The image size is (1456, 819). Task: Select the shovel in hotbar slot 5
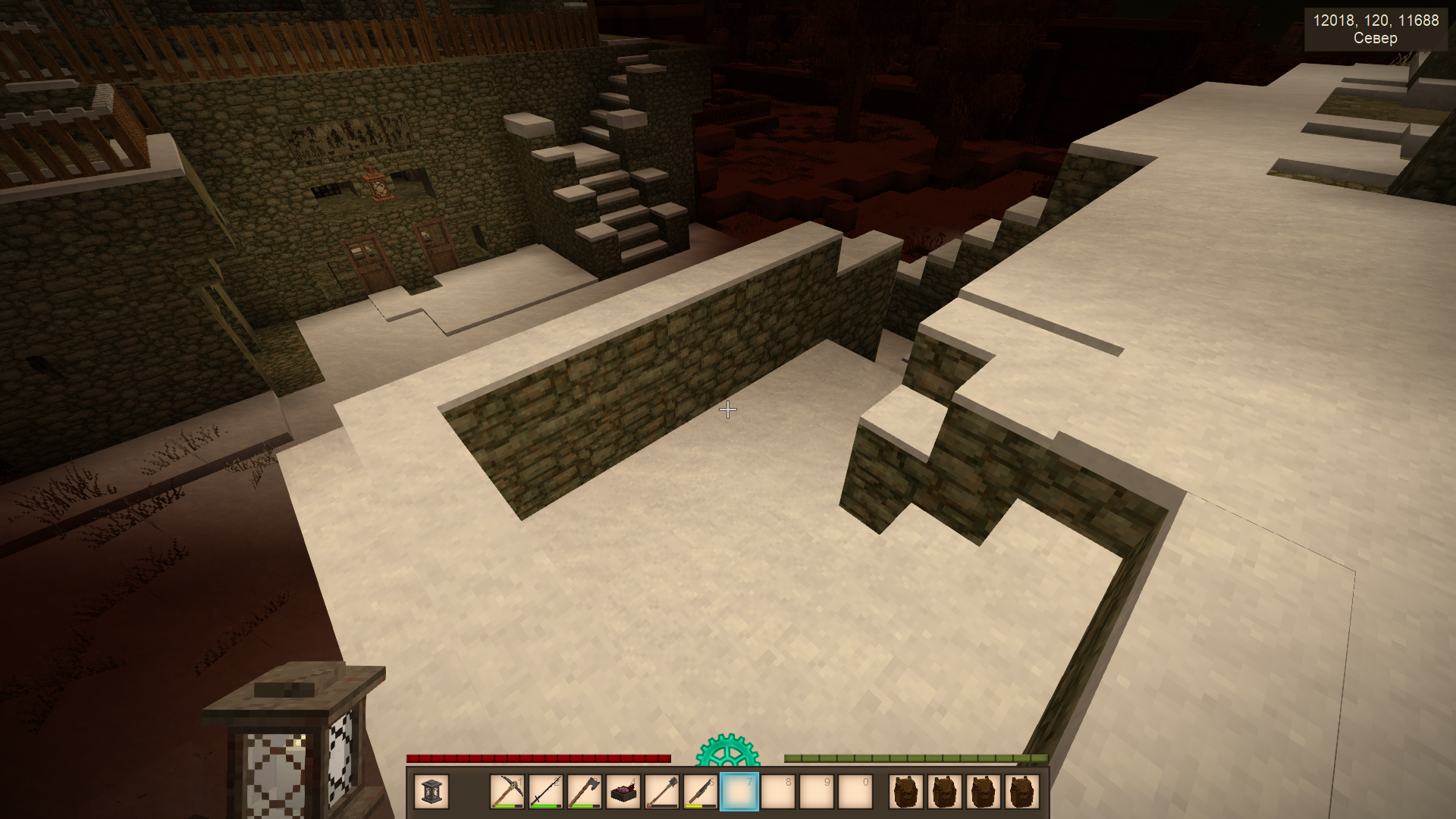click(662, 792)
